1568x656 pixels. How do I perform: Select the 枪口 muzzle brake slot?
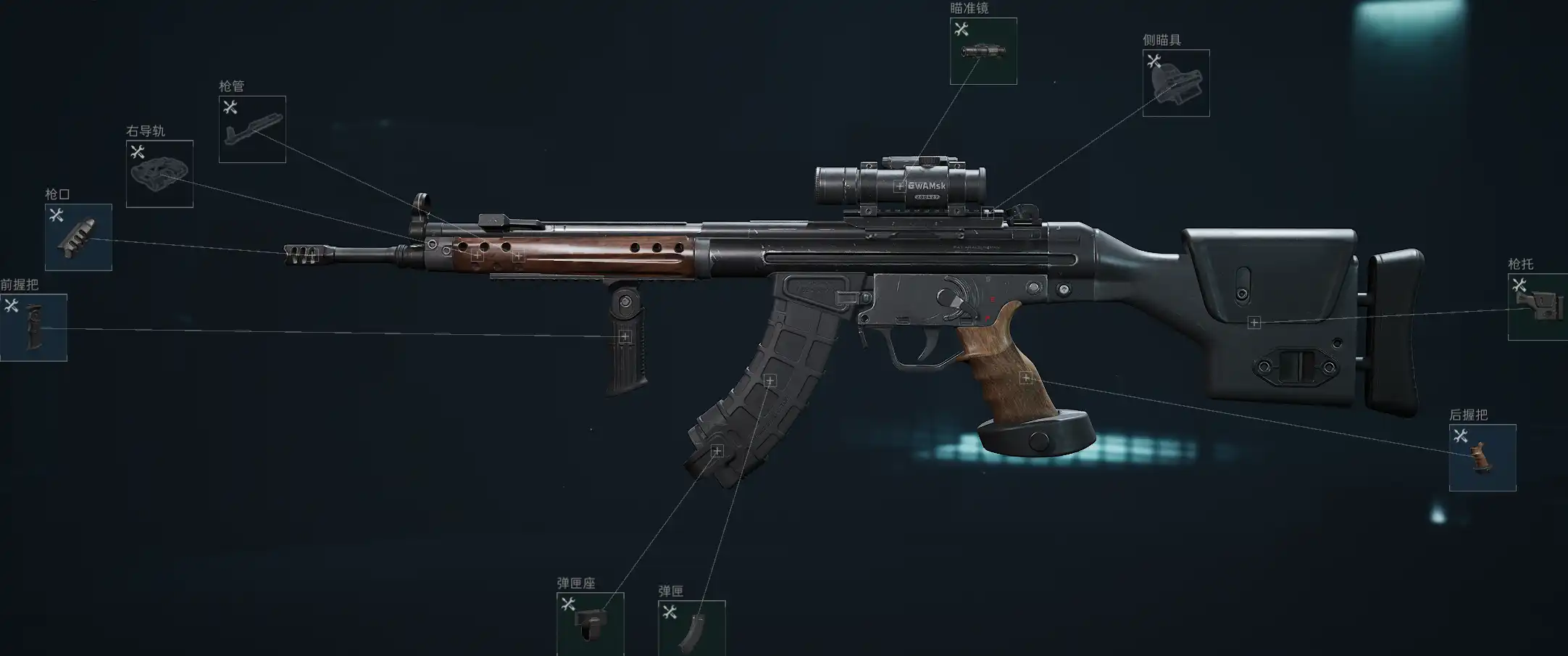click(x=78, y=237)
